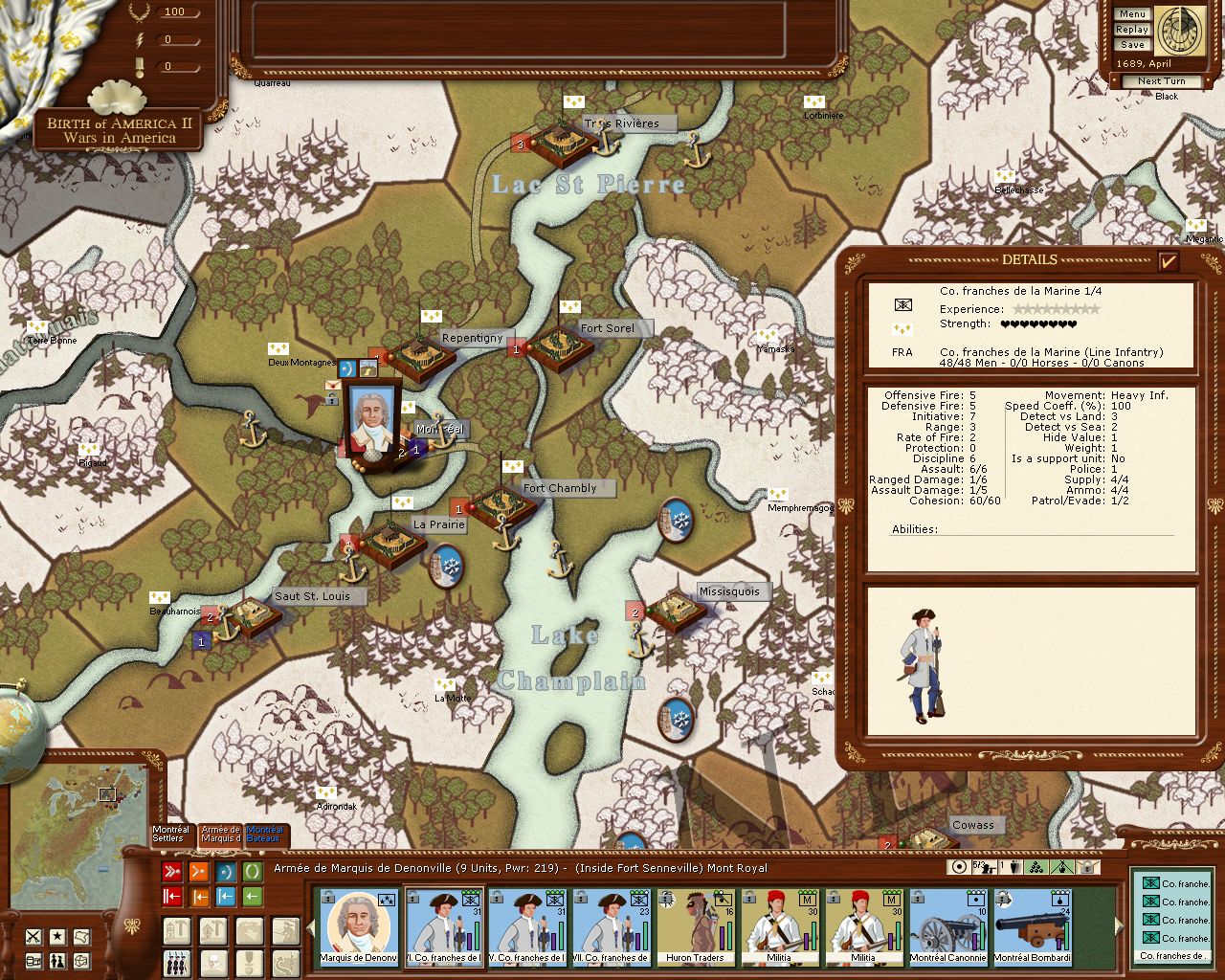End the turn with Next Turn
The height and width of the screenshot is (980, 1225).
[x=1161, y=81]
